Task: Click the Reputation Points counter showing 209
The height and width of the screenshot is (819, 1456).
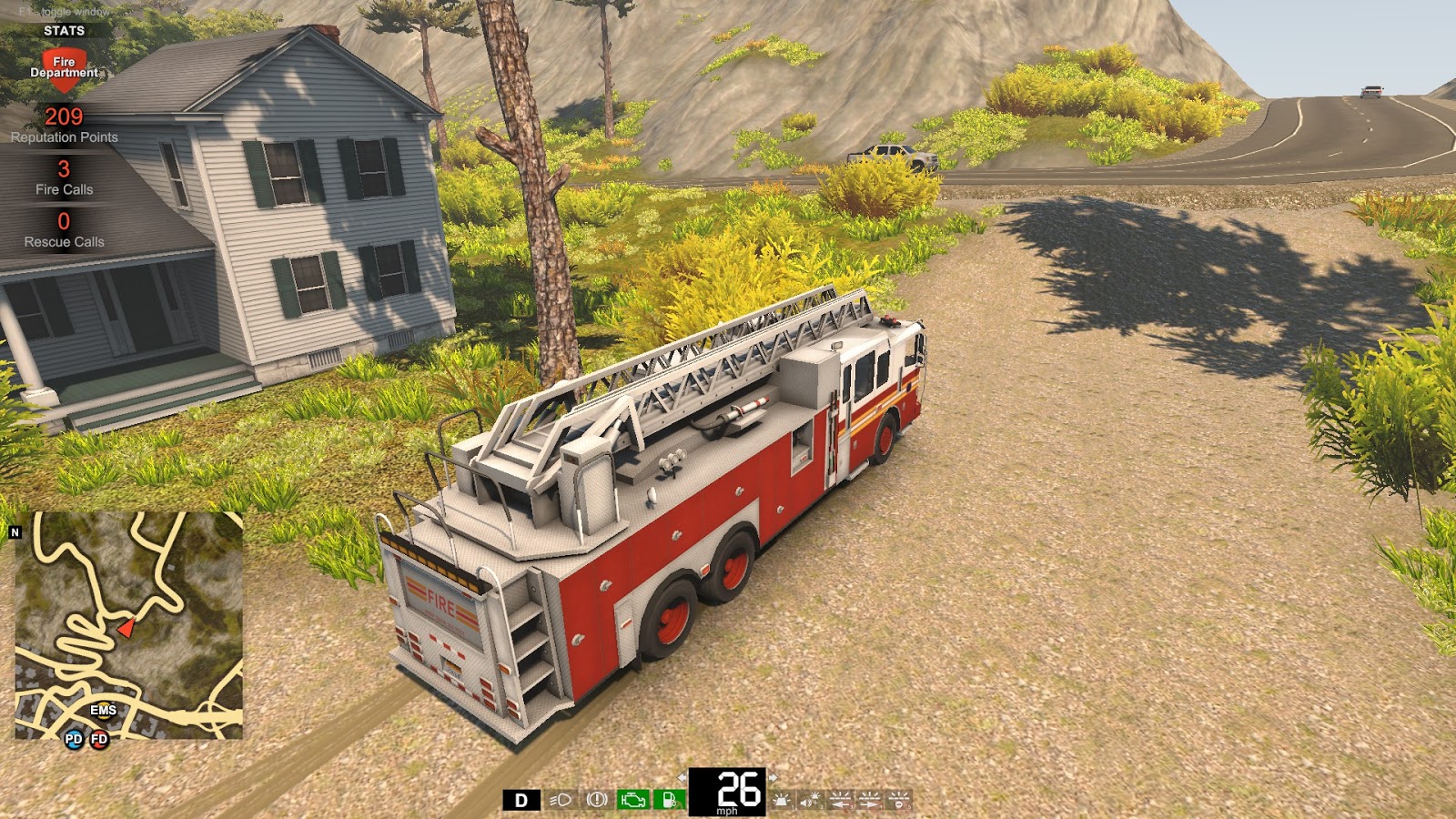Action: (x=64, y=116)
